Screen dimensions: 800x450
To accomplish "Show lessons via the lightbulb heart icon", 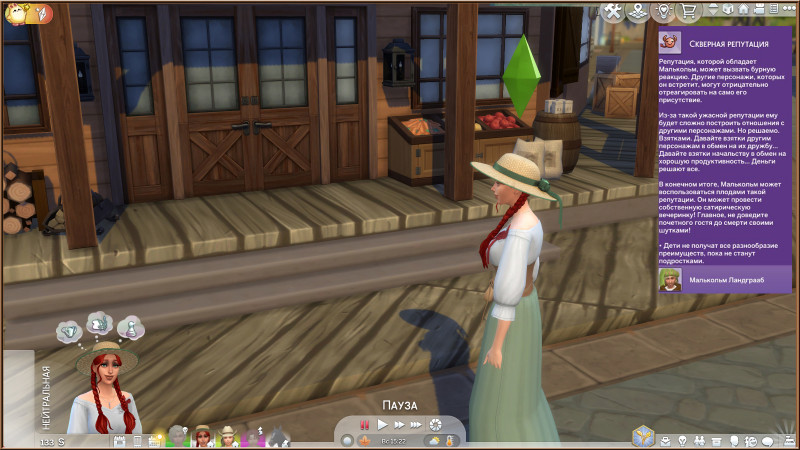I will tap(662, 11).
